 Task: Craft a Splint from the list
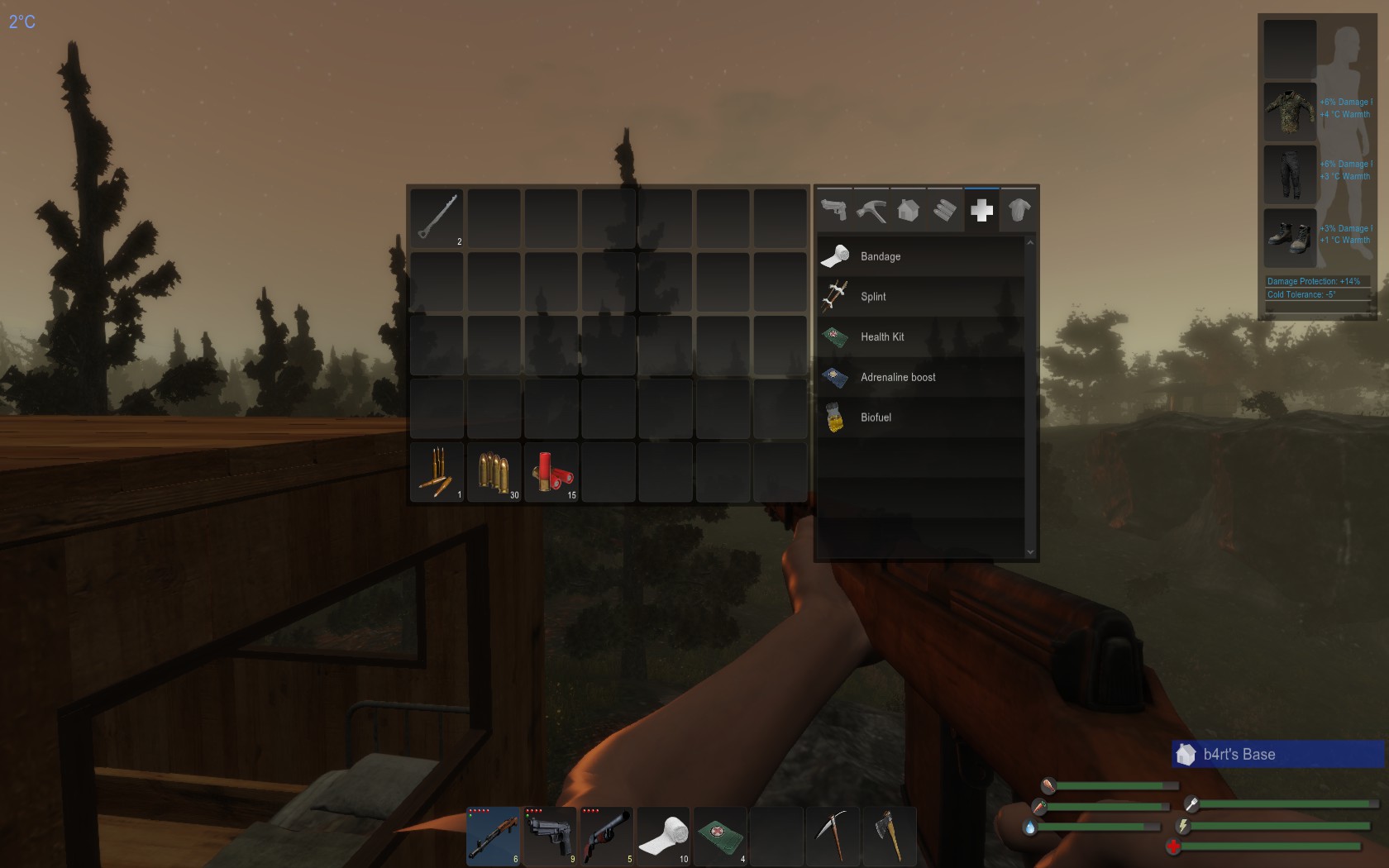[918, 297]
